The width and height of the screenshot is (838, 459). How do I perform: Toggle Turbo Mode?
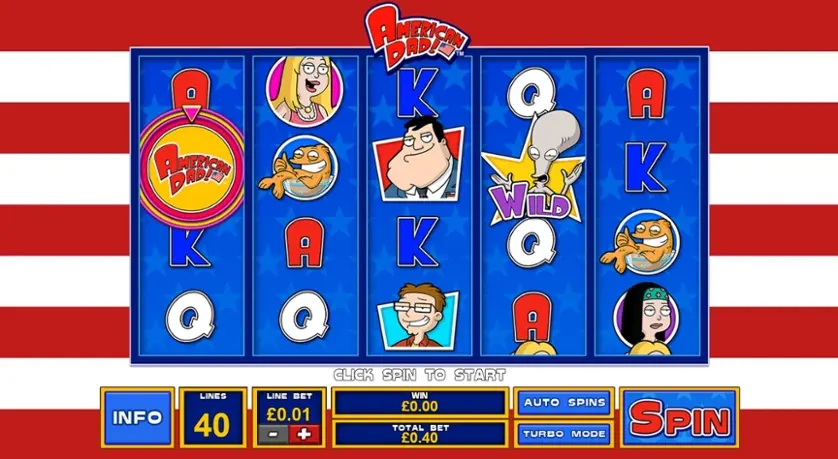[x=563, y=433]
